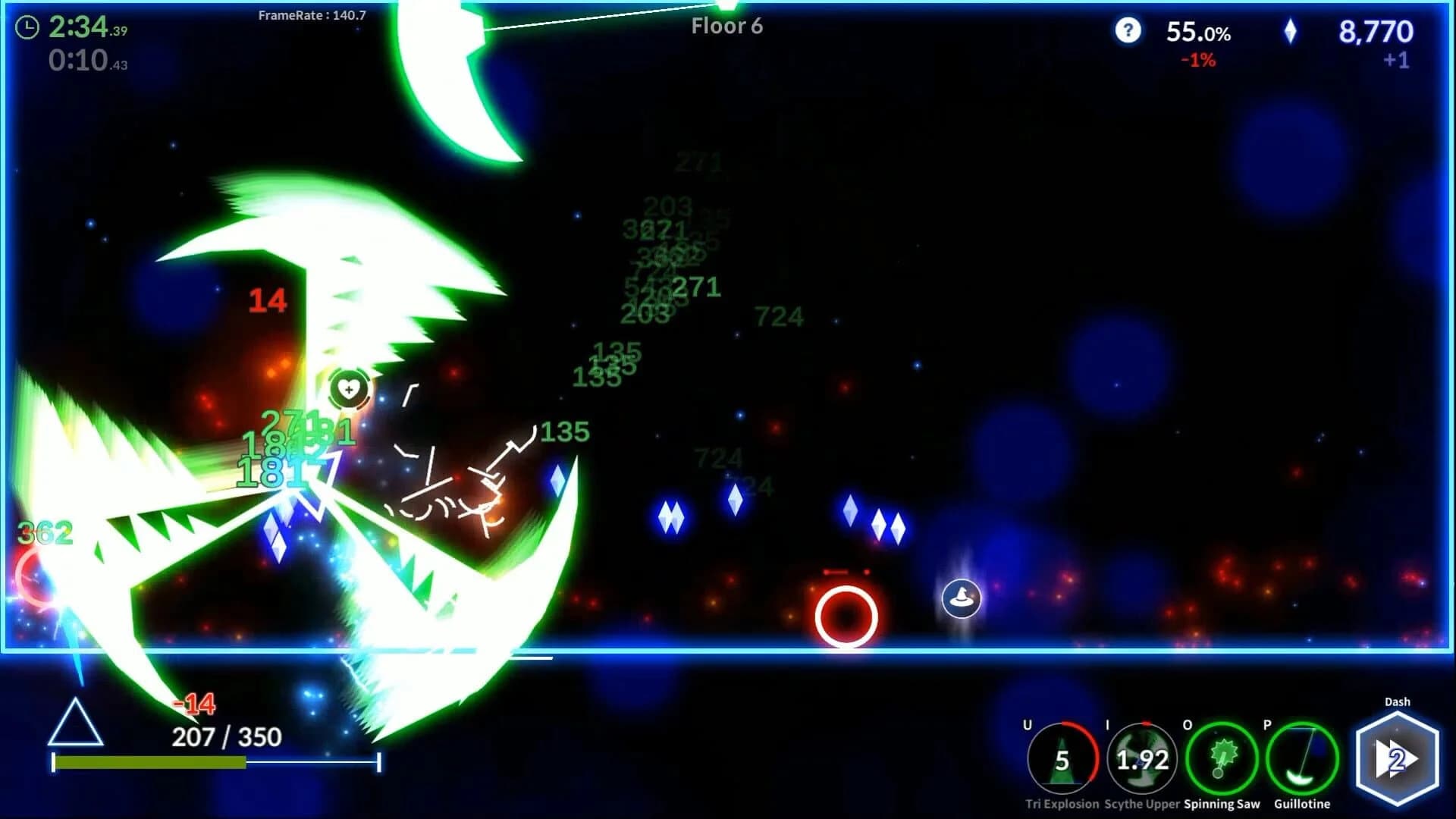Open the question mark help icon
The image size is (1456, 819).
click(1128, 31)
